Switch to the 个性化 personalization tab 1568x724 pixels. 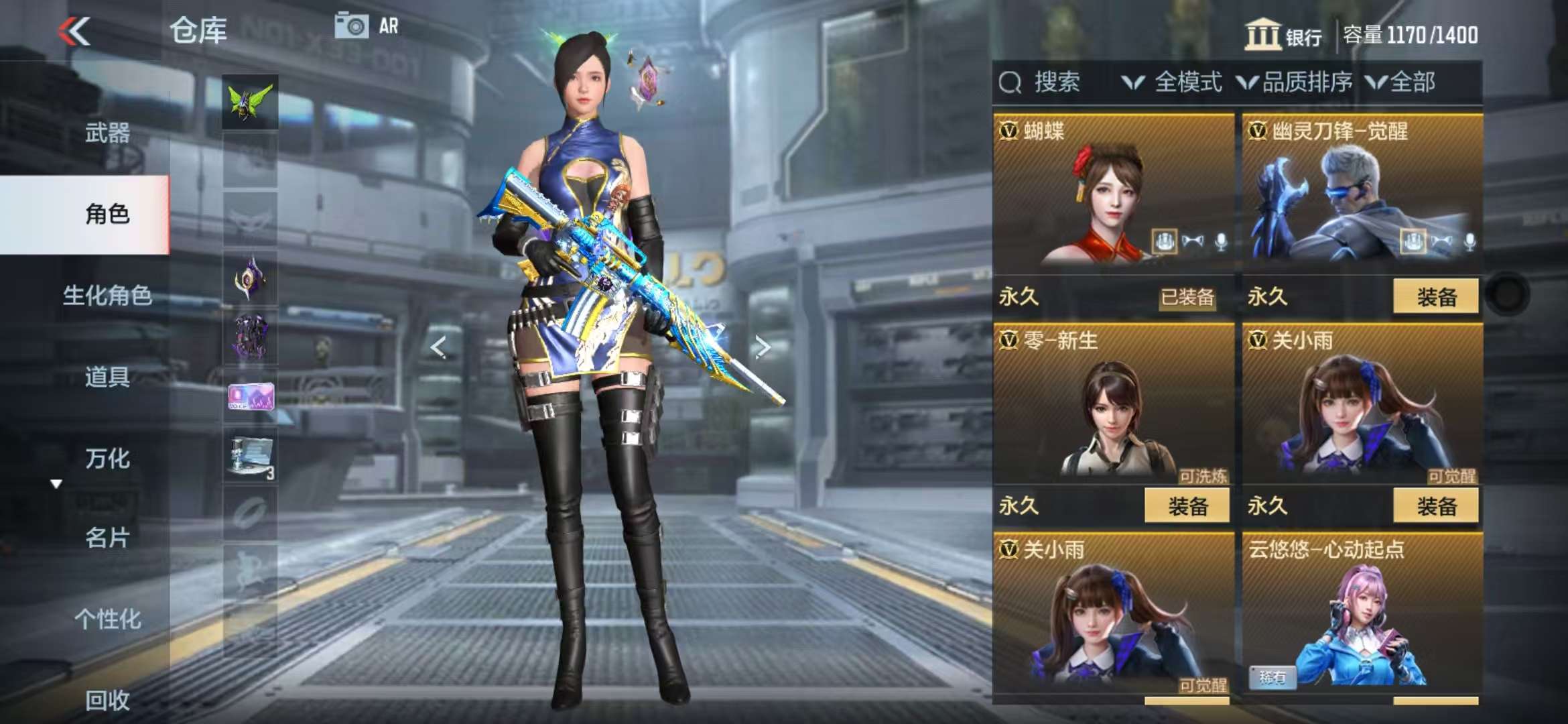[107, 619]
